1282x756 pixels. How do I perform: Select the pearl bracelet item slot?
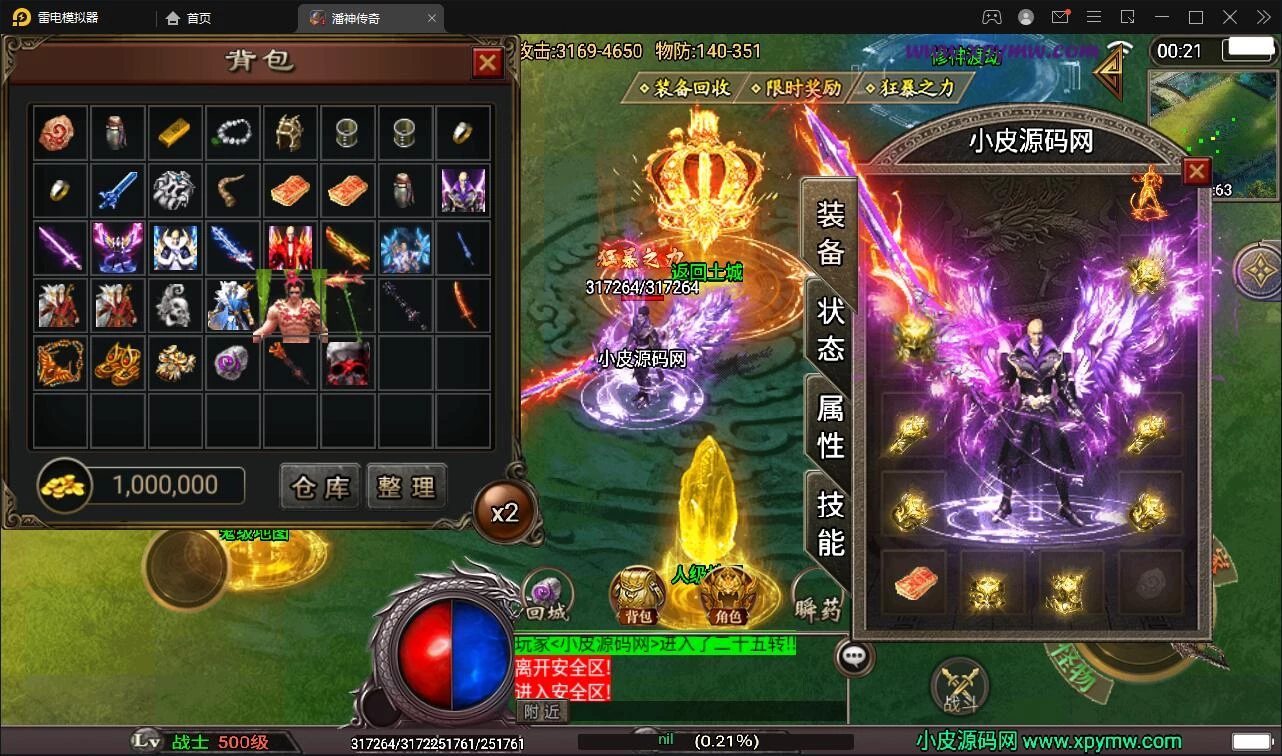point(233,132)
